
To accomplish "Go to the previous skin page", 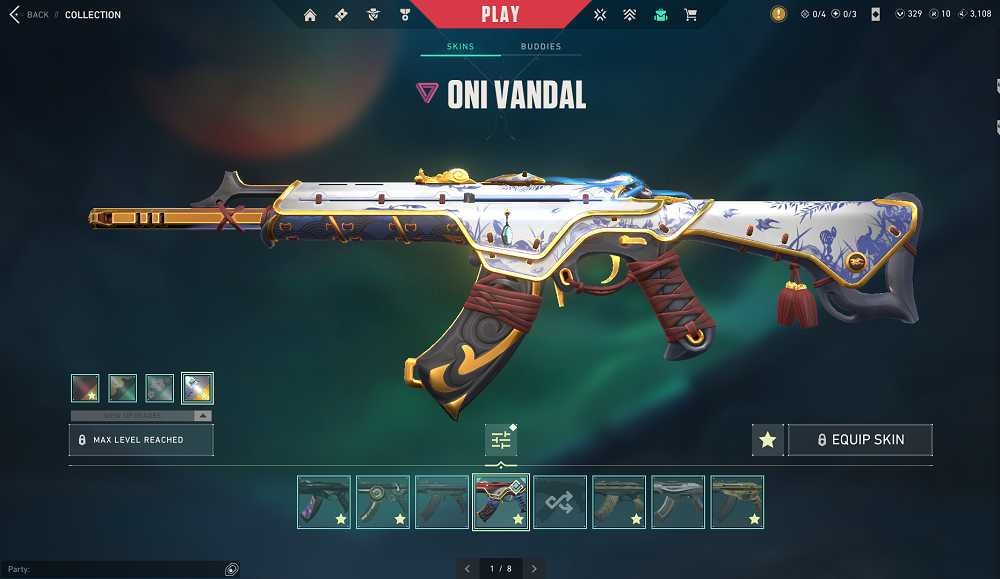I will (467, 569).
